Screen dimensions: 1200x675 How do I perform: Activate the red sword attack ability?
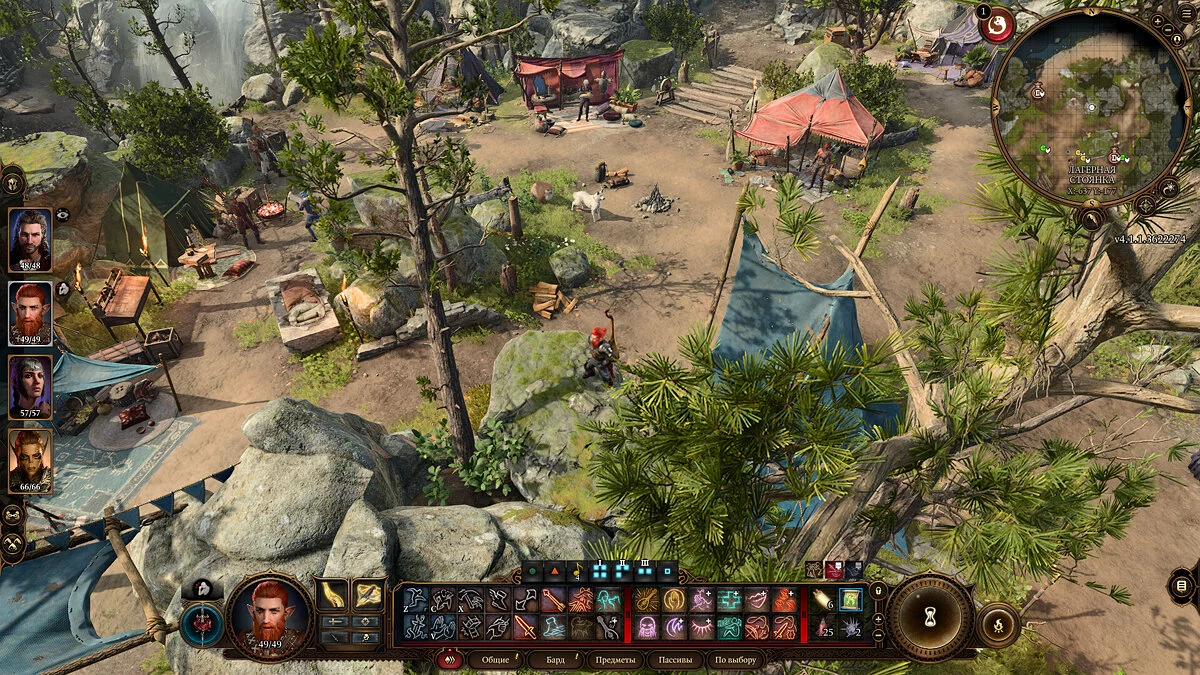pos(524,627)
